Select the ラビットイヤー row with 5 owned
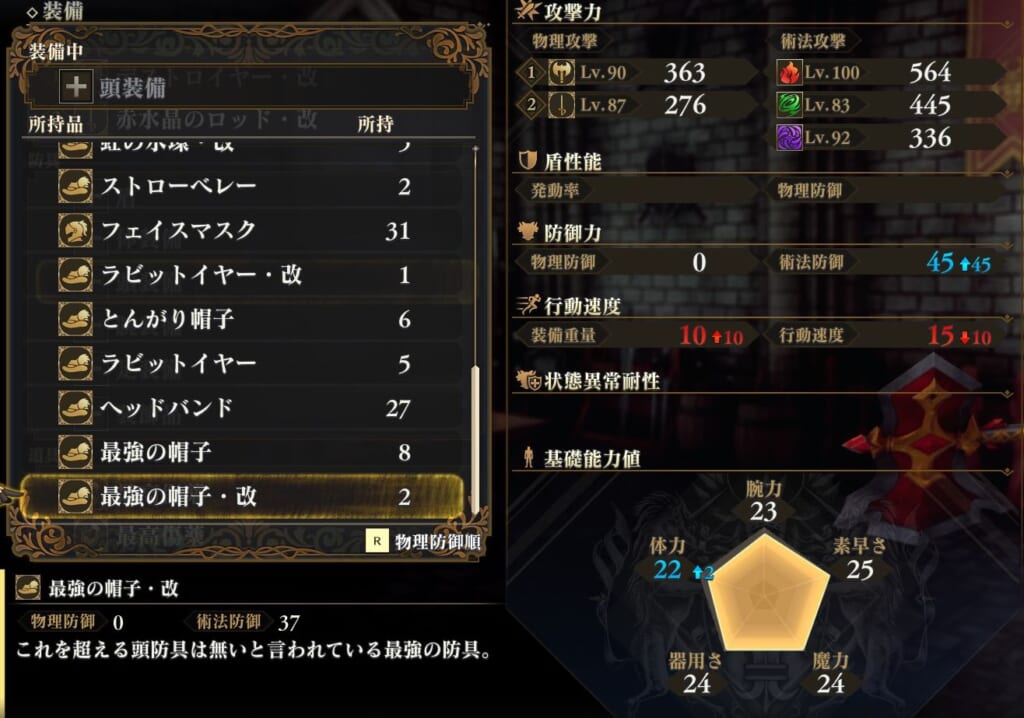The image size is (1024, 718). pyautogui.click(x=240, y=364)
